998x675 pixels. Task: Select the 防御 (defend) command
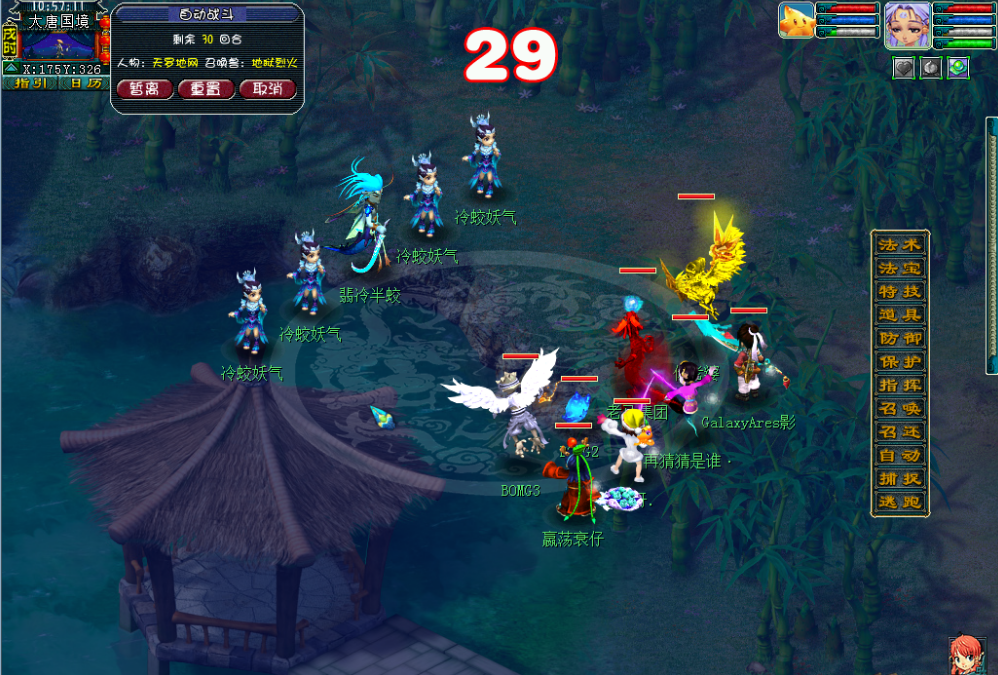point(901,338)
